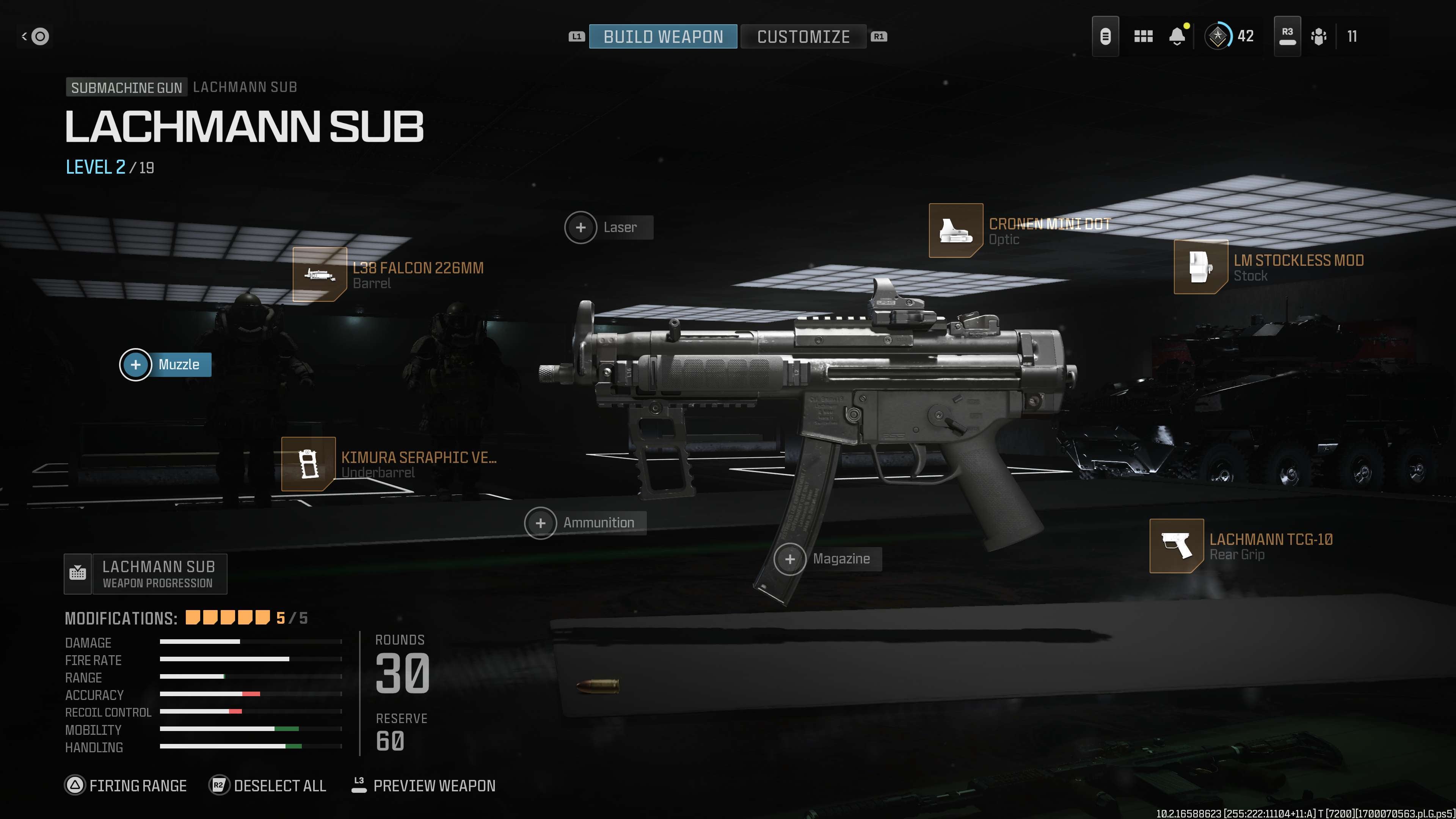Change the LM Stockless Mod stock
Viewport: 1456px width, 819px height.
click(1200, 267)
